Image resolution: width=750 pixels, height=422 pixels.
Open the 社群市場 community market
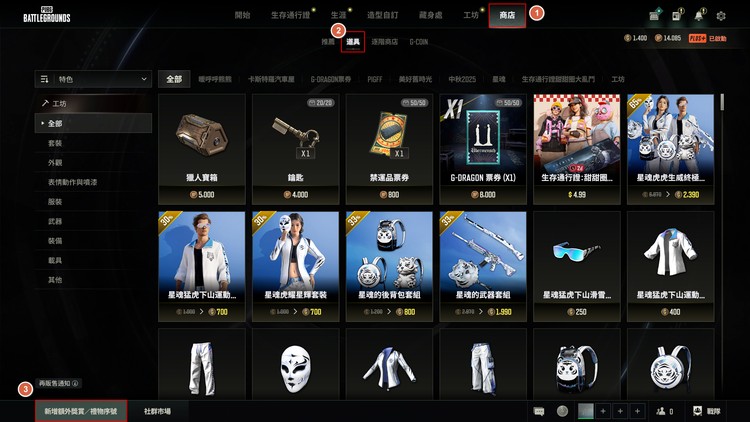(x=157, y=411)
